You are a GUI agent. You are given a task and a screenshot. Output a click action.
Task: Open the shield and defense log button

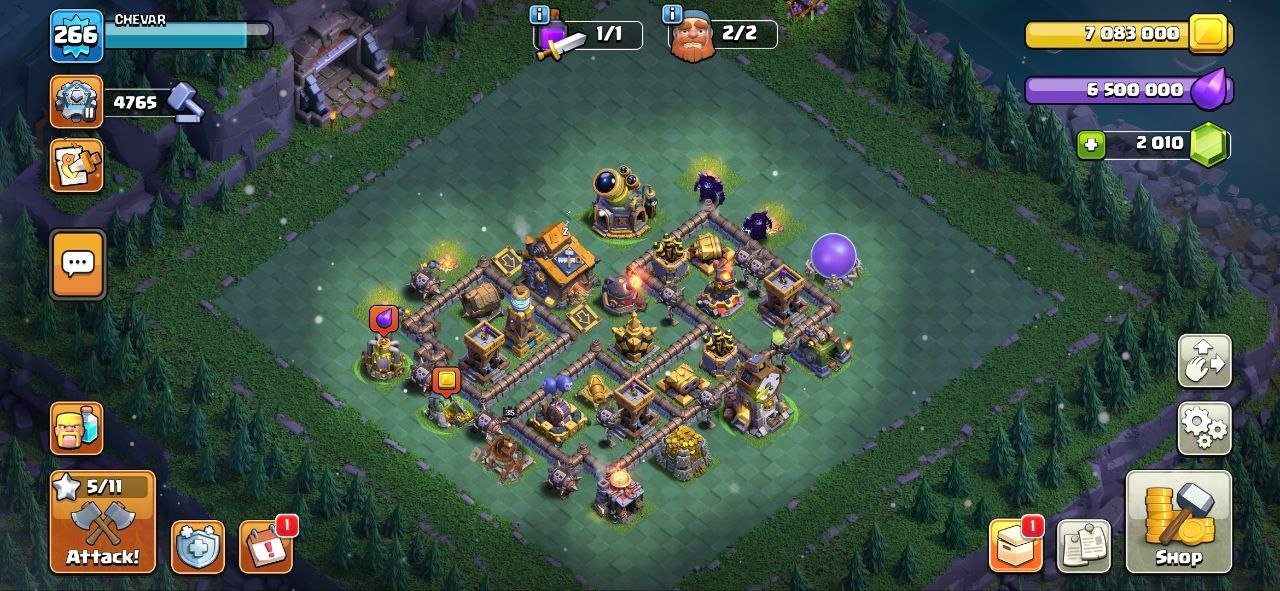(x=197, y=547)
